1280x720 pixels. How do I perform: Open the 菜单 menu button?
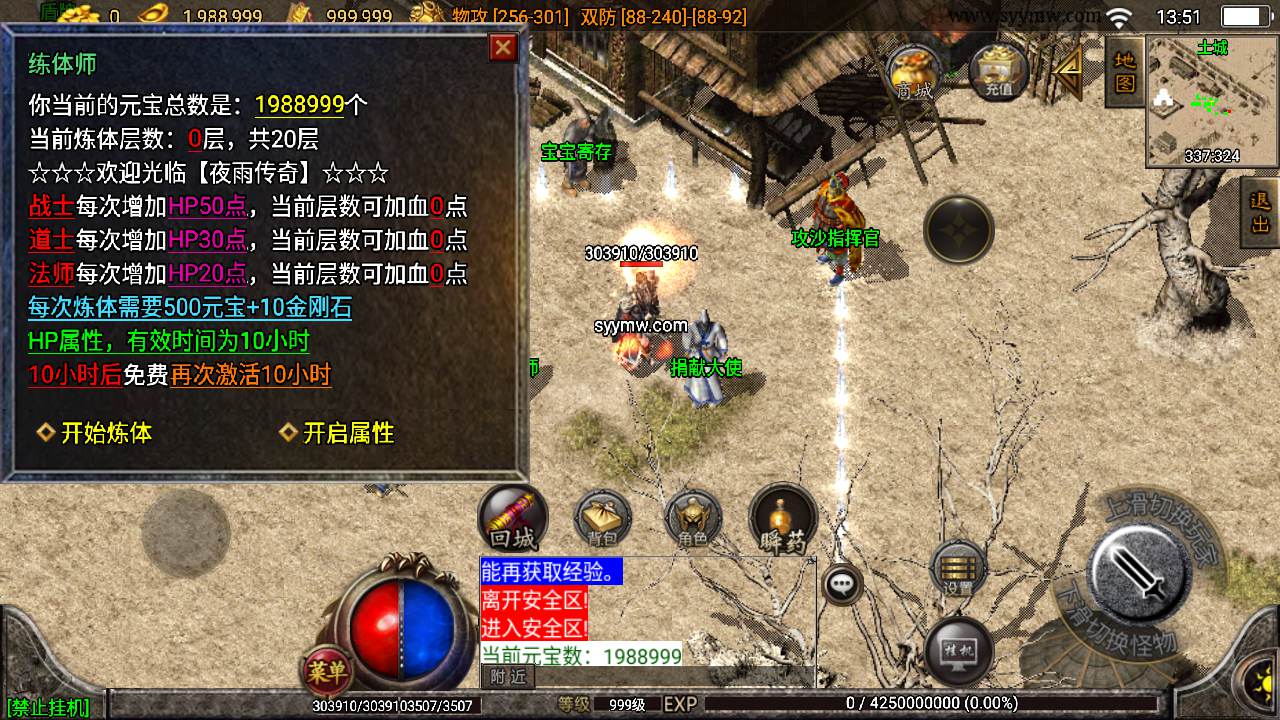(x=326, y=672)
